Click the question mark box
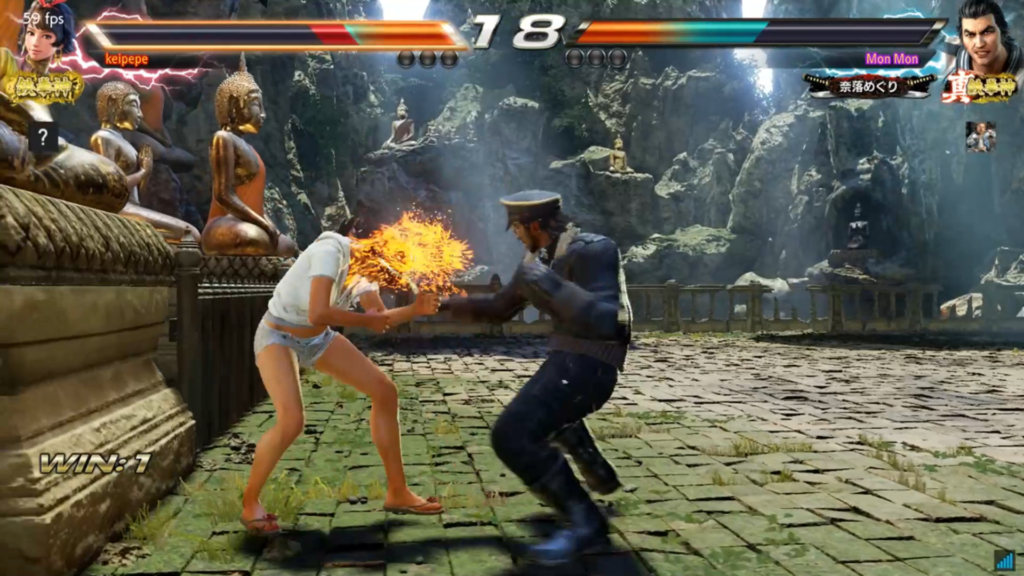Viewport: 1024px width, 576px height. 43,137
